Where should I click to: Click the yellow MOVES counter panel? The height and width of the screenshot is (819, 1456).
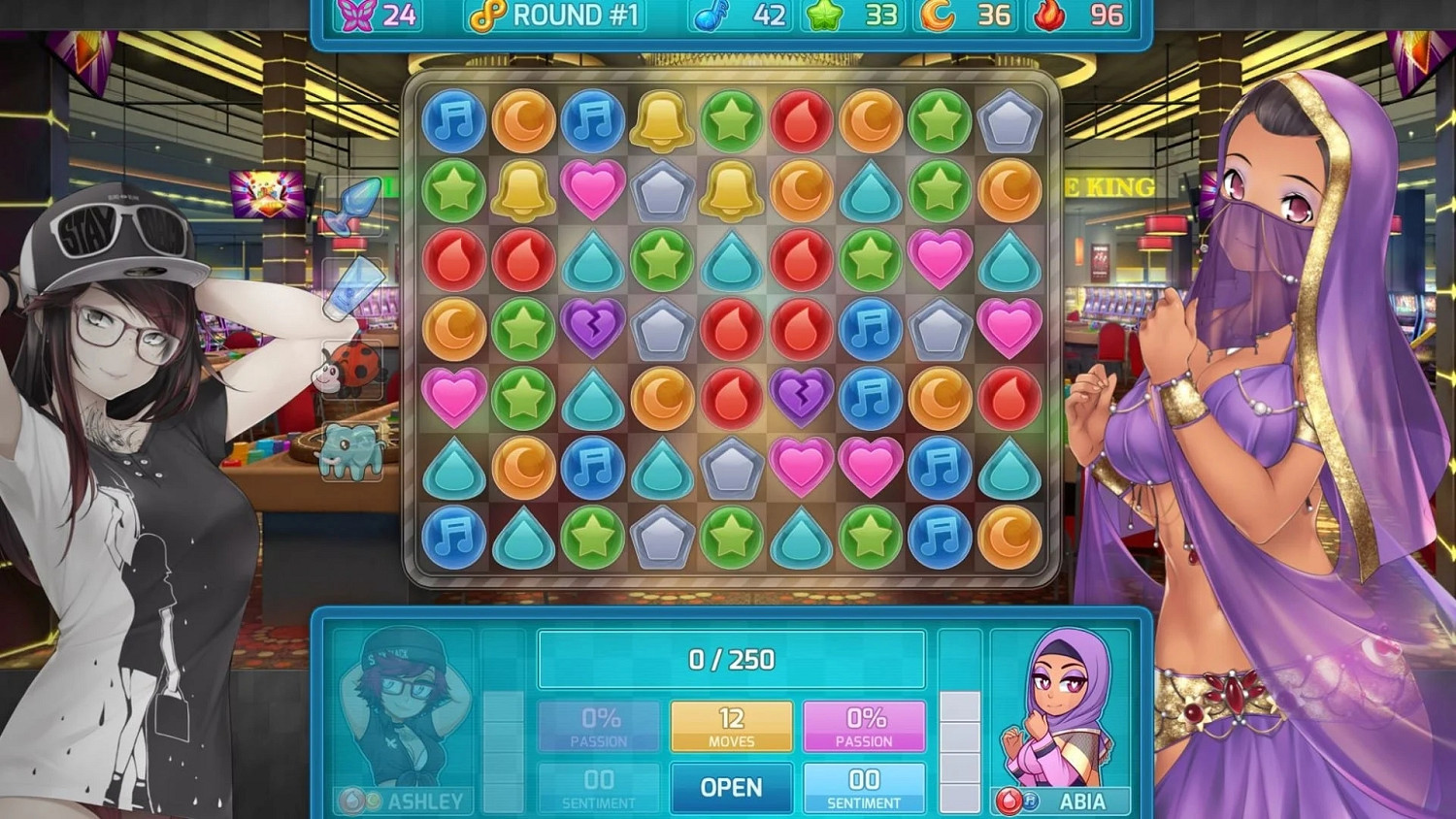pyautogui.click(x=731, y=724)
